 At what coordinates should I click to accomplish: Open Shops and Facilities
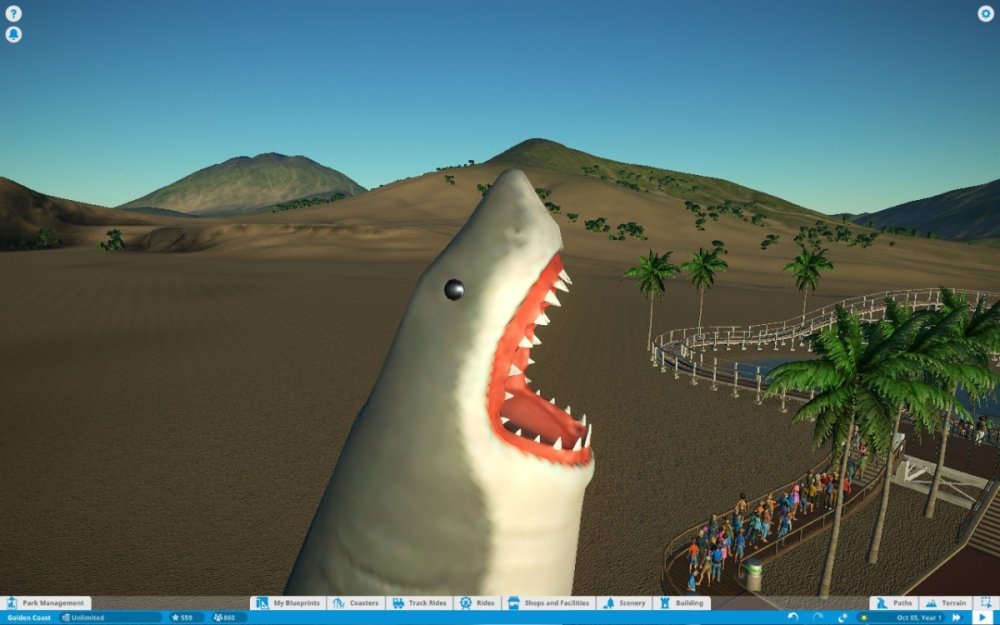[550, 603]
